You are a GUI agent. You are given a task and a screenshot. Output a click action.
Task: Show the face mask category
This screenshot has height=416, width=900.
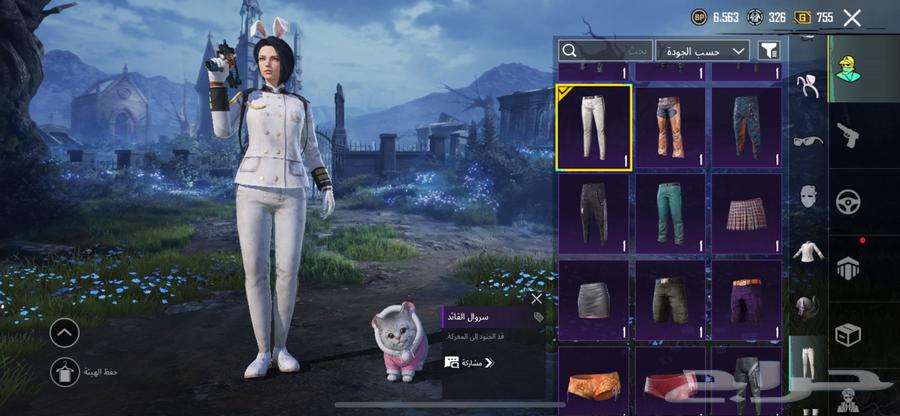(x=806, y=197)
